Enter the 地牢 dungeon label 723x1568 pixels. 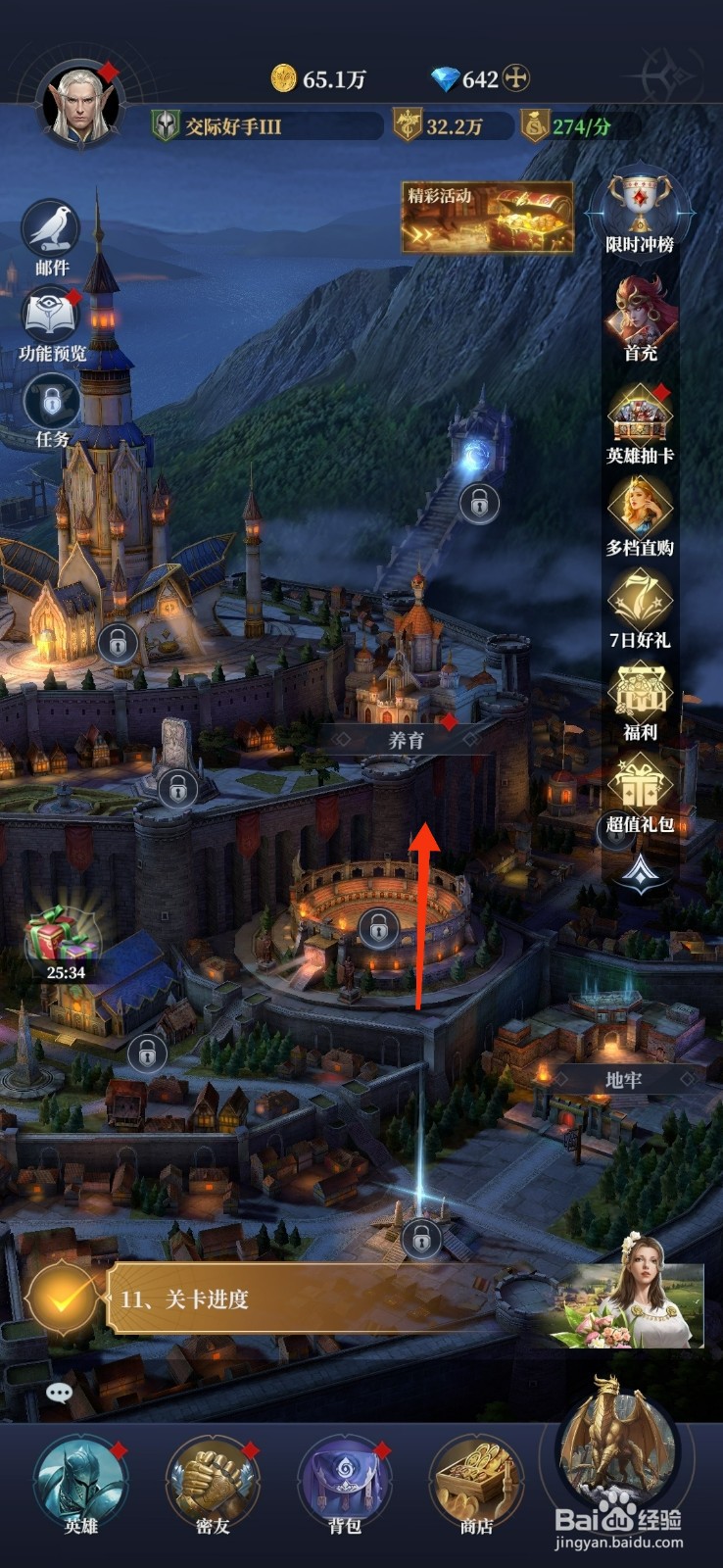click(623, 1079)
